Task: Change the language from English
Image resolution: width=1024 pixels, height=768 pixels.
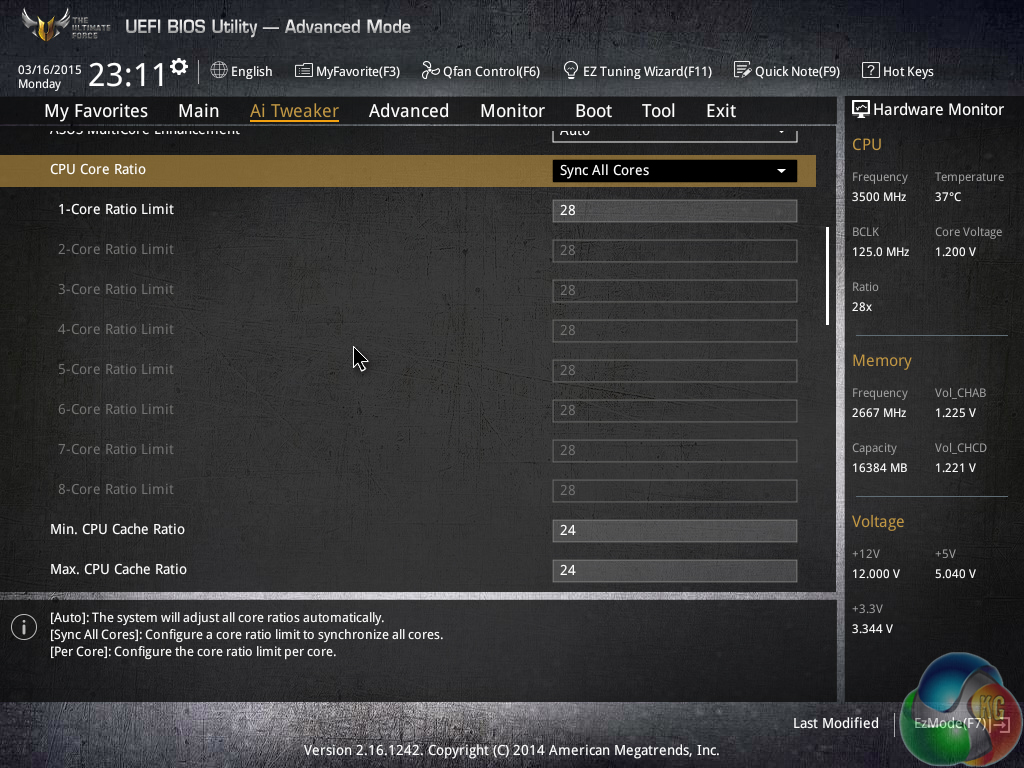Action: pos(242,71)
